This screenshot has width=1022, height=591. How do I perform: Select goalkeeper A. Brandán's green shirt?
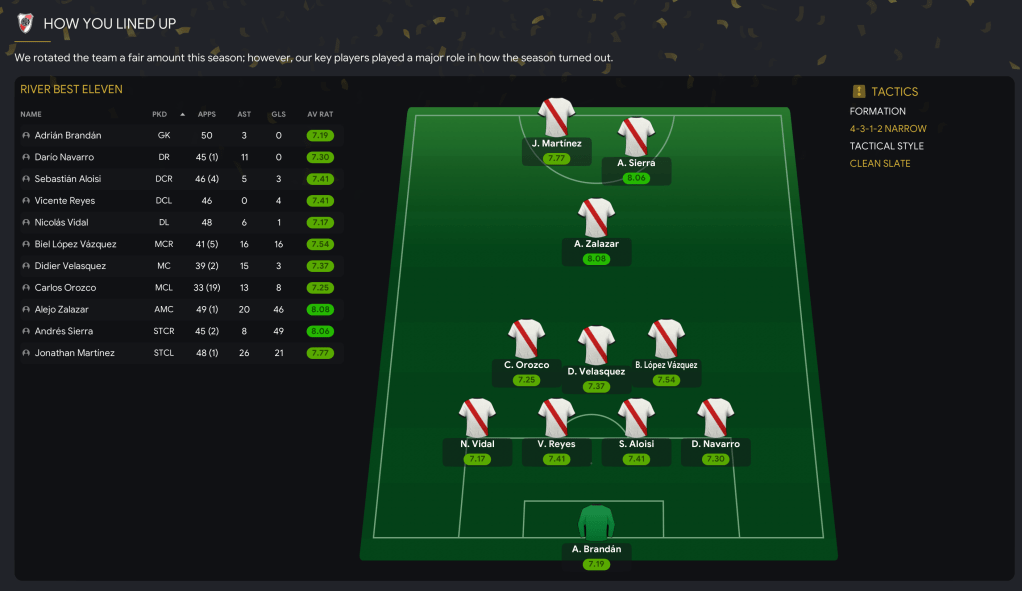597,523
